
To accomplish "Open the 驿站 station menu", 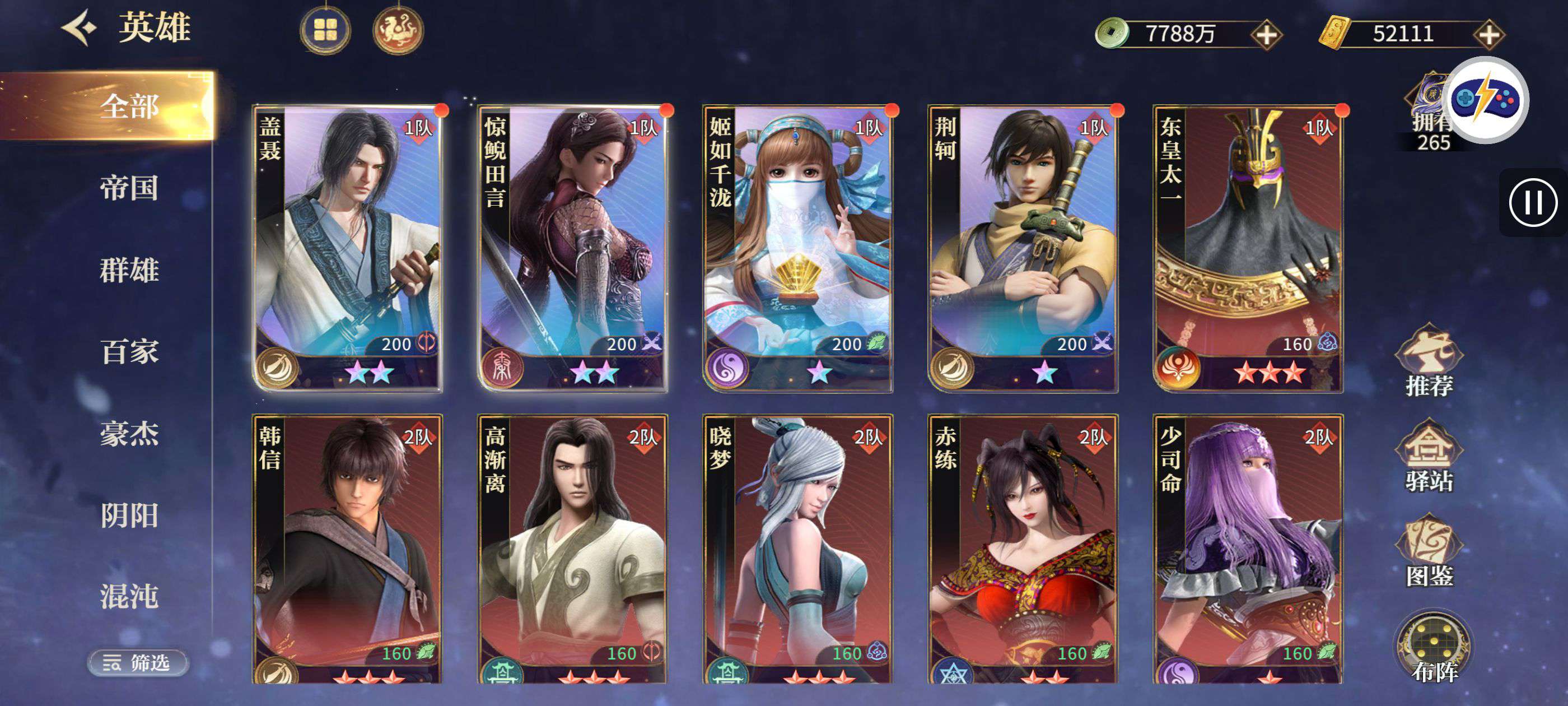I will (x=1429, y=456).
